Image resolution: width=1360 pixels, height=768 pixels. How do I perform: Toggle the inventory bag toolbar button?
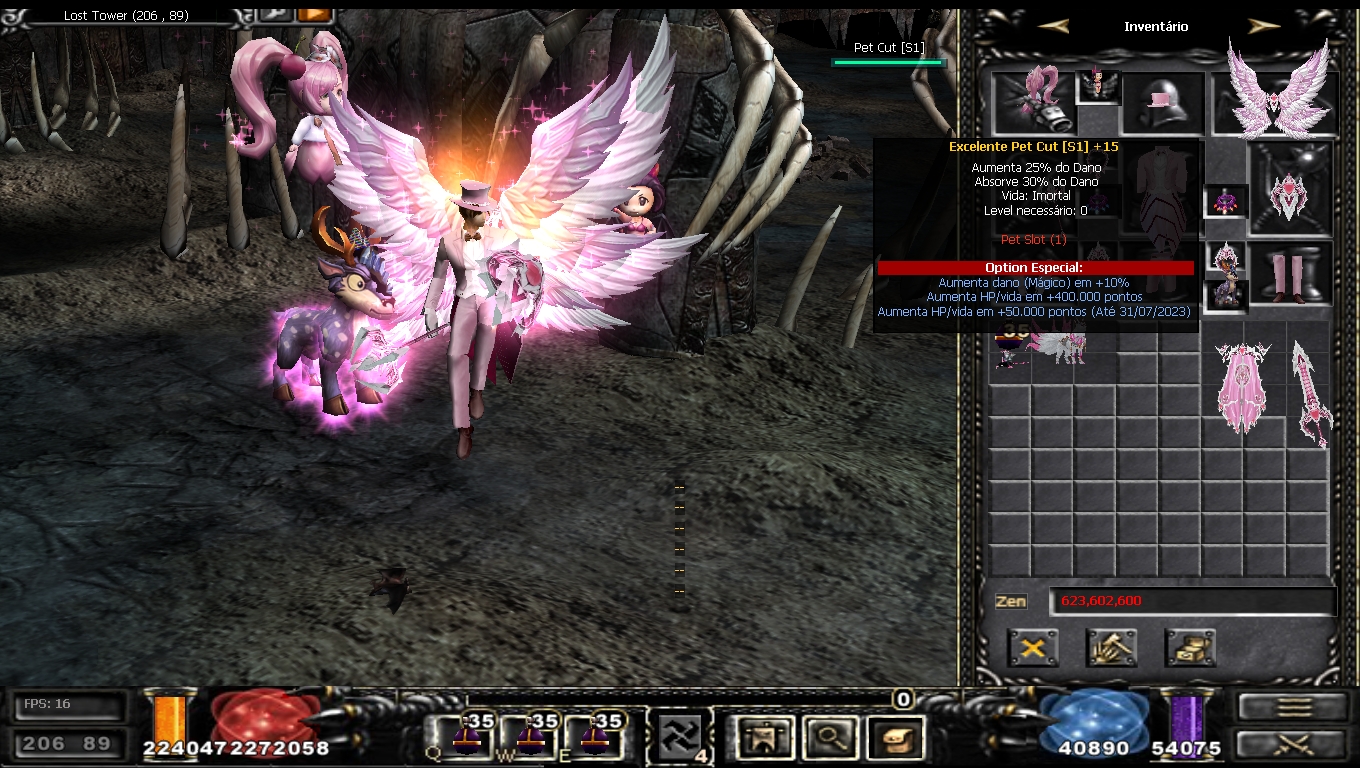tap(894, 738)
